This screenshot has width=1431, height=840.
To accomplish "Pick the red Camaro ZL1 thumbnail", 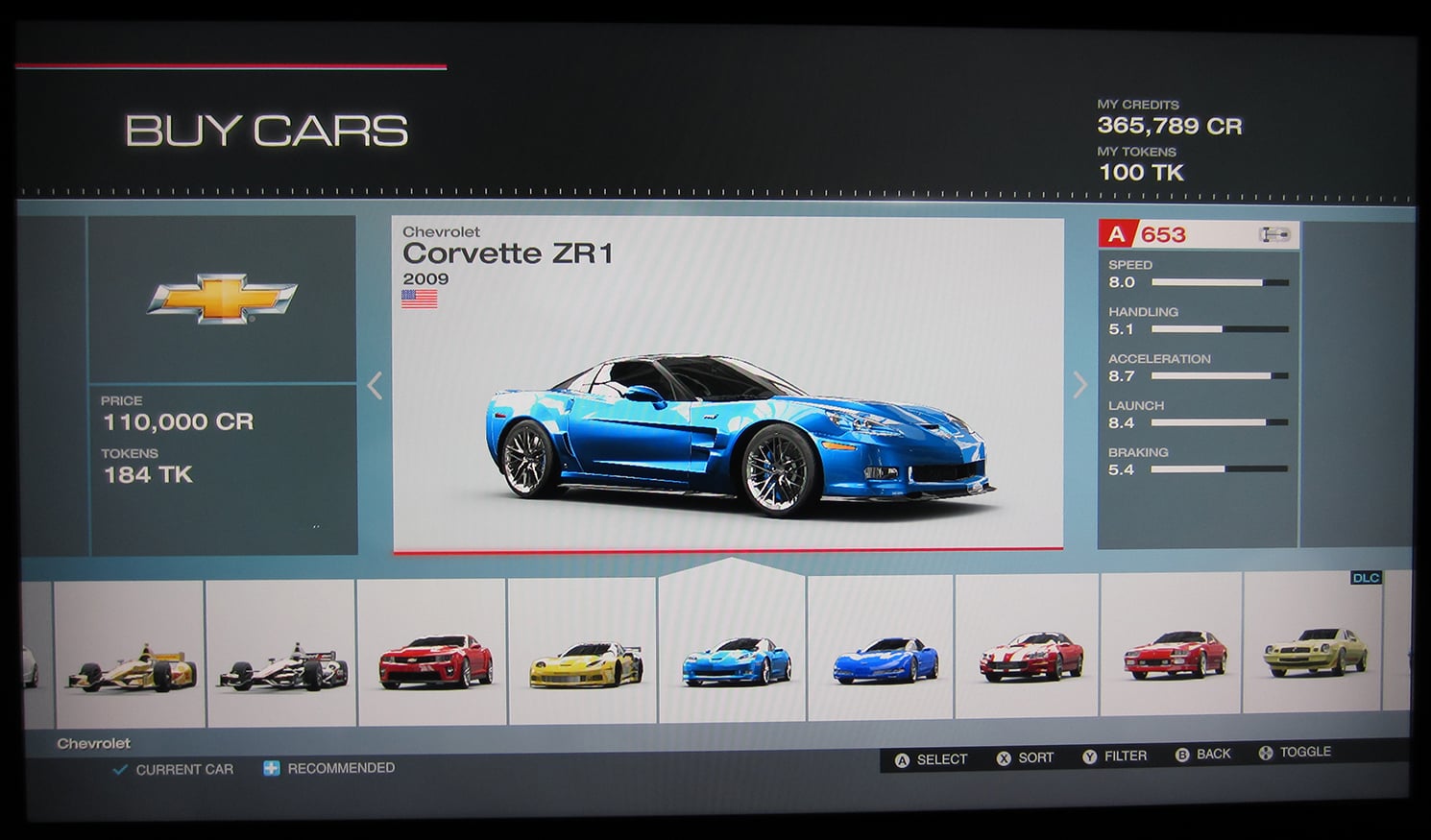I will coord(434,655).
